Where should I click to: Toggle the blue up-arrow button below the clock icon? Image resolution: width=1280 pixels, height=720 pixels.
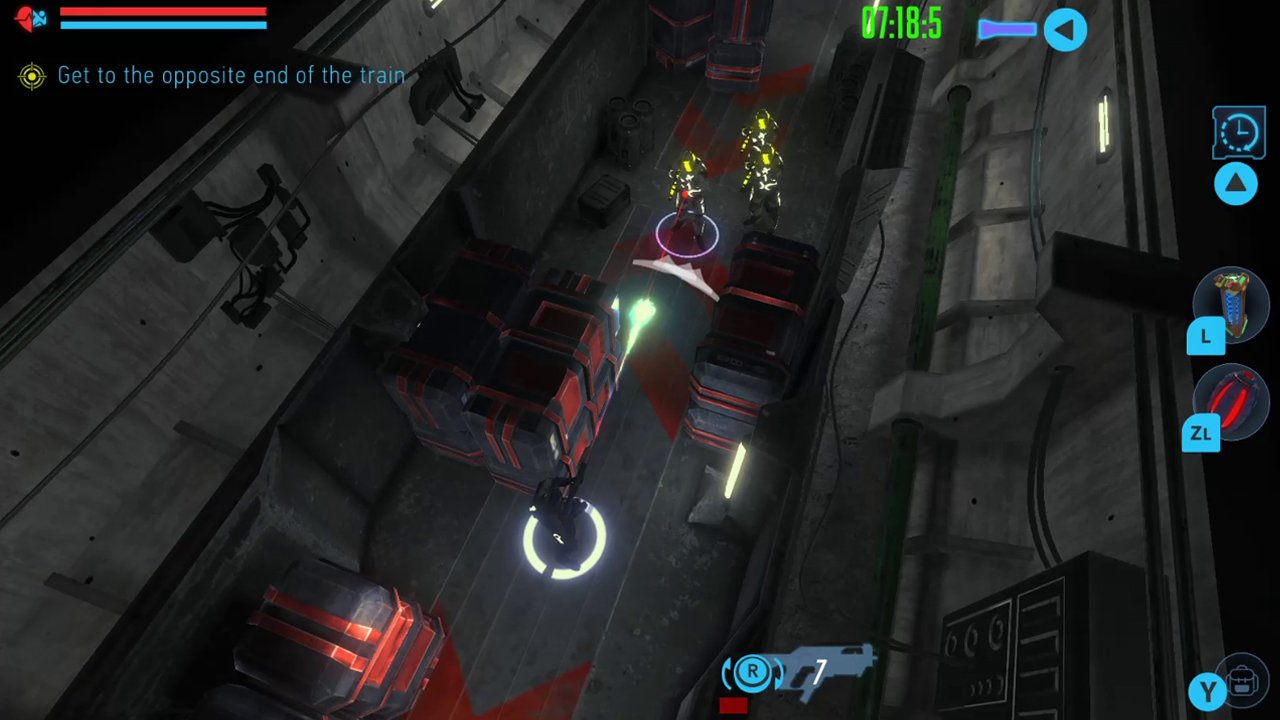(x=1236, y=183)
